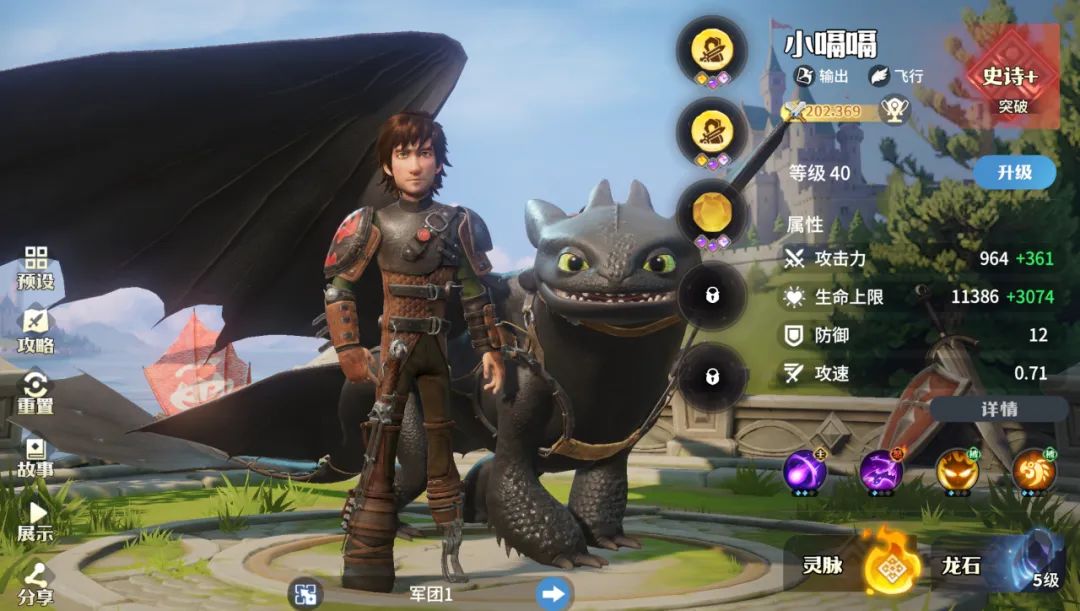Image resolution: width=1080 pixels, height=611 pixels.
Task: Click the 升级 level up button
Action: tap(1014, 172)
